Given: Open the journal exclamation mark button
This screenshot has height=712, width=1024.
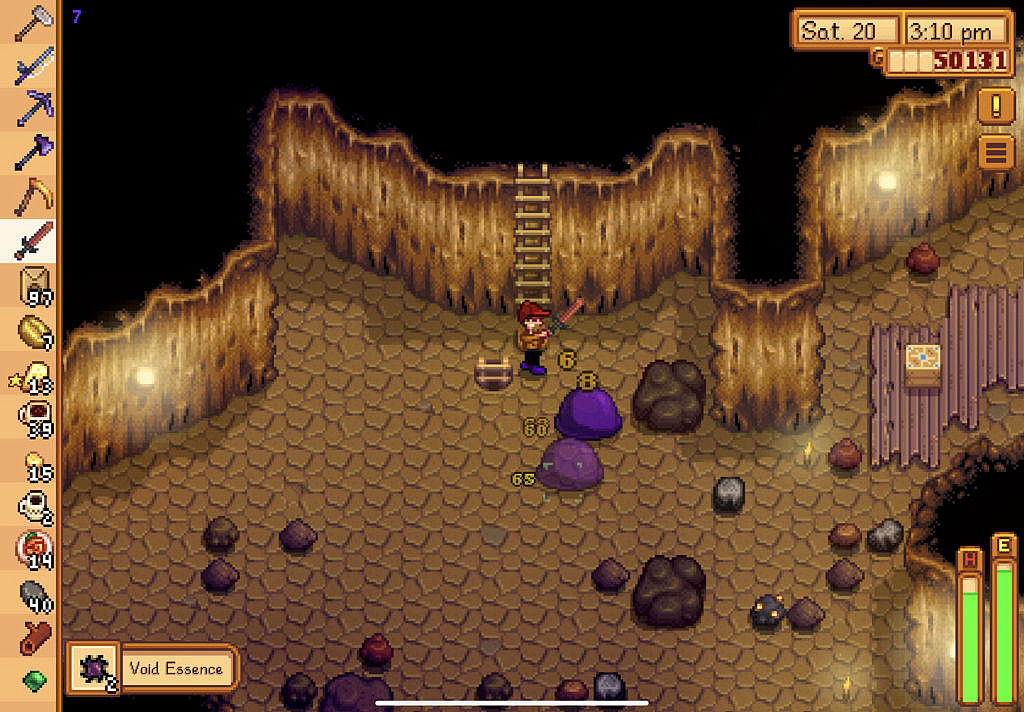Looking at the screenshot, I should [x=995, y=105].
